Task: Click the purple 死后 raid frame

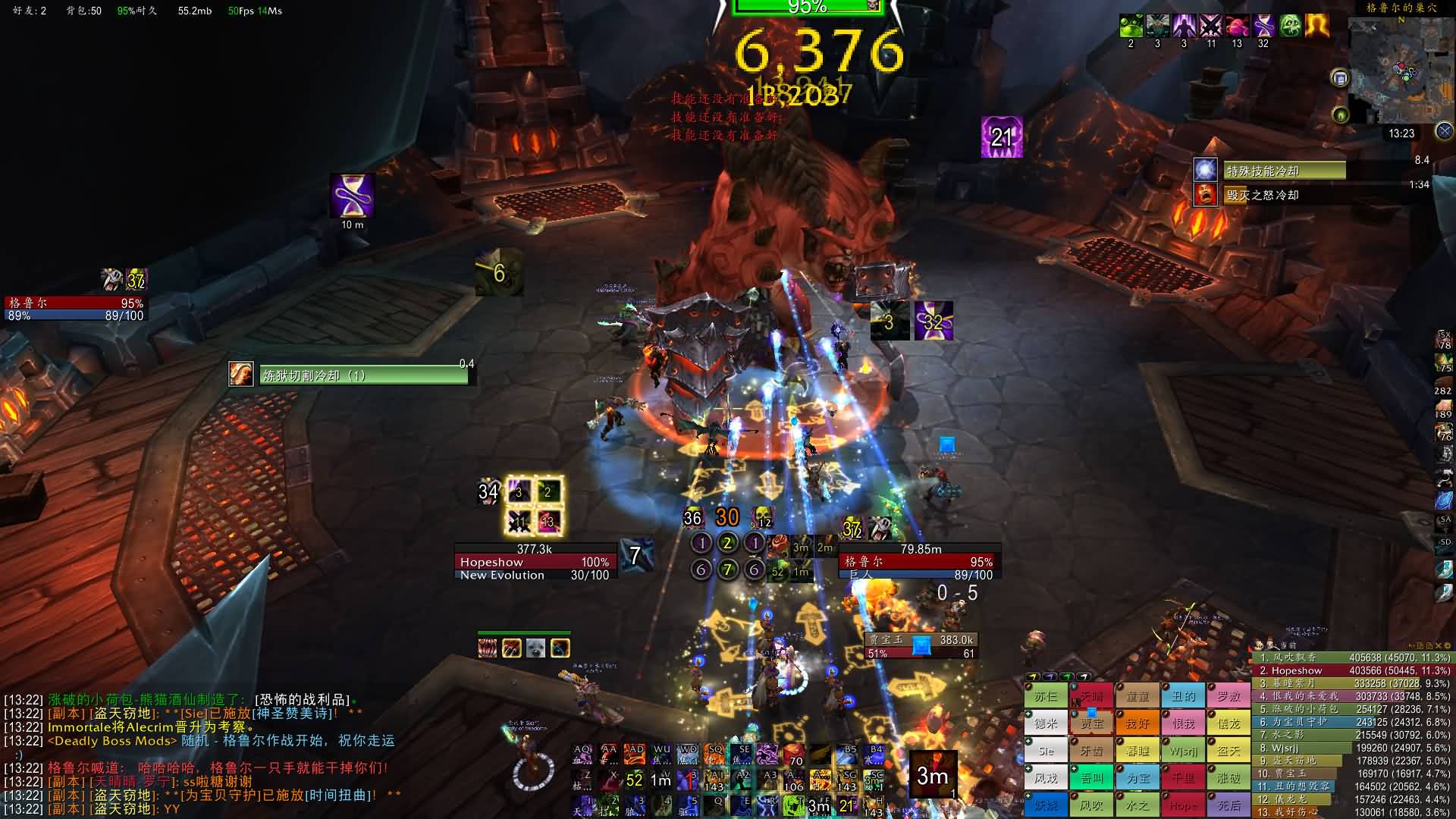Action: [1228, 805]
